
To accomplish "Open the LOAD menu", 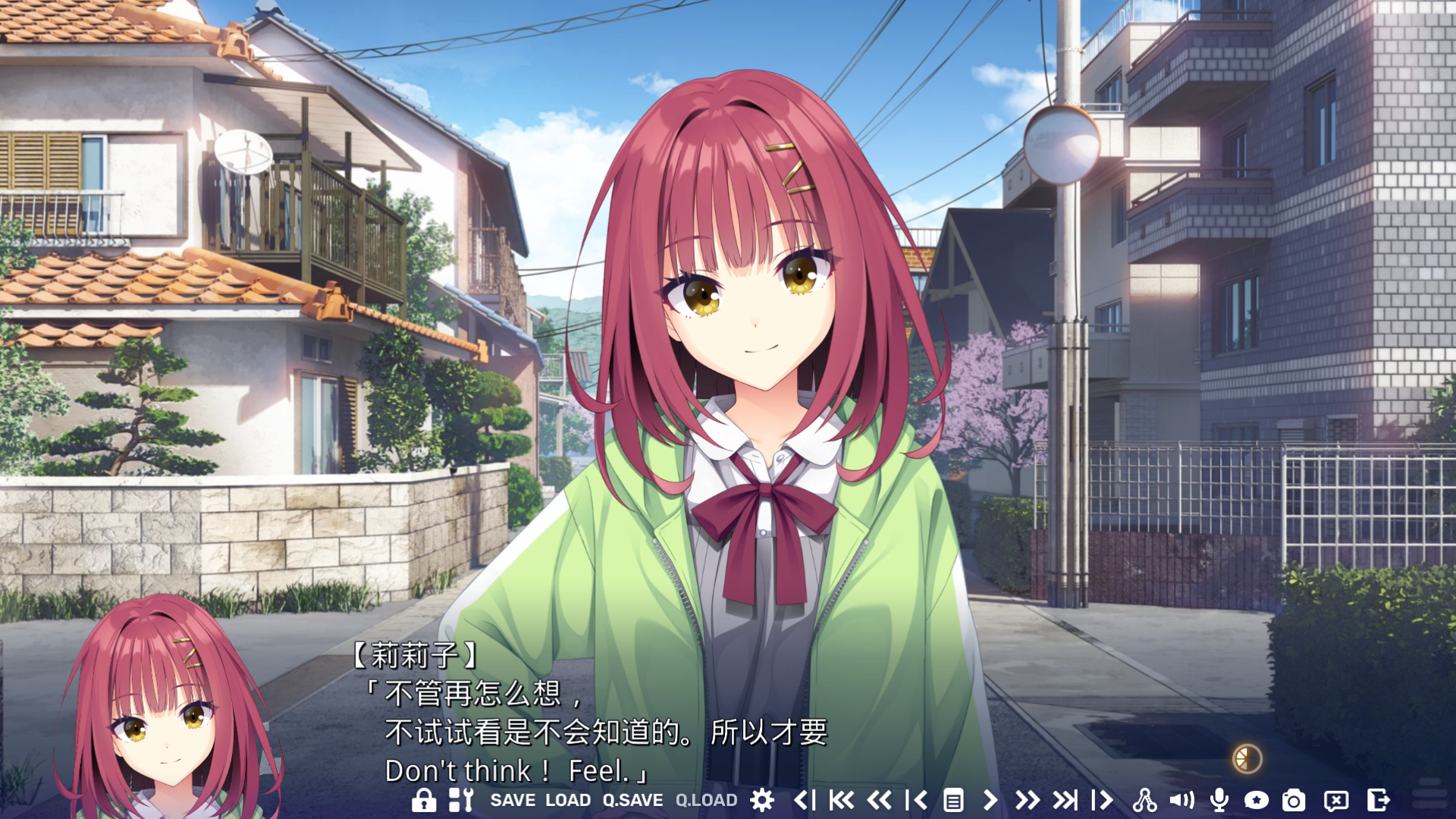I will click(x=568, y=800).
